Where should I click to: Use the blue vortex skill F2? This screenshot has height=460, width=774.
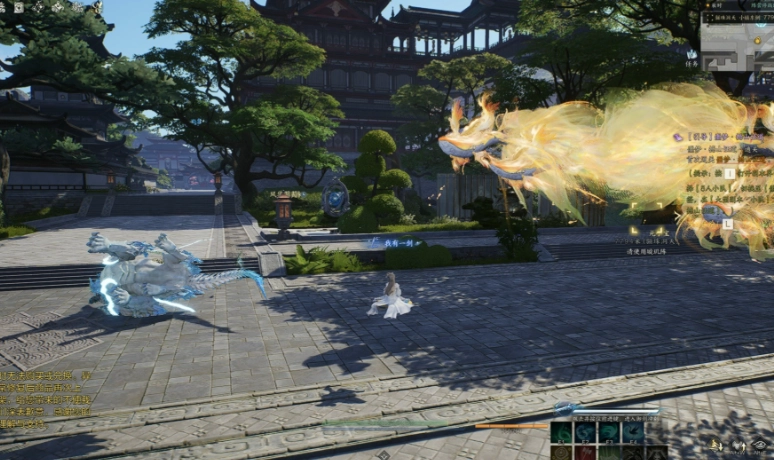coord(585,431)
